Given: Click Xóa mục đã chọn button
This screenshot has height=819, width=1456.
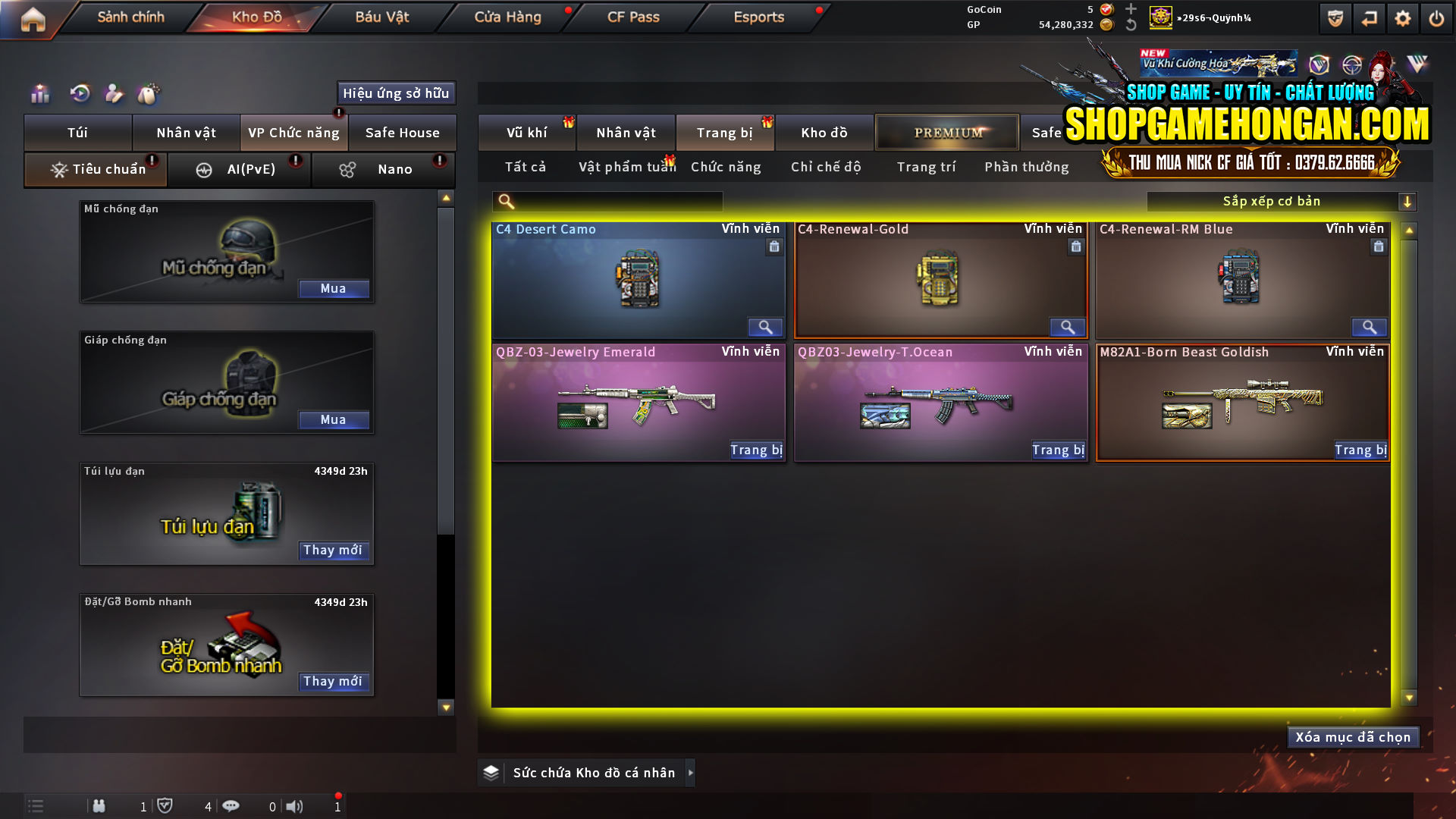Looking at the screenshot, I should click(1353, 736).
